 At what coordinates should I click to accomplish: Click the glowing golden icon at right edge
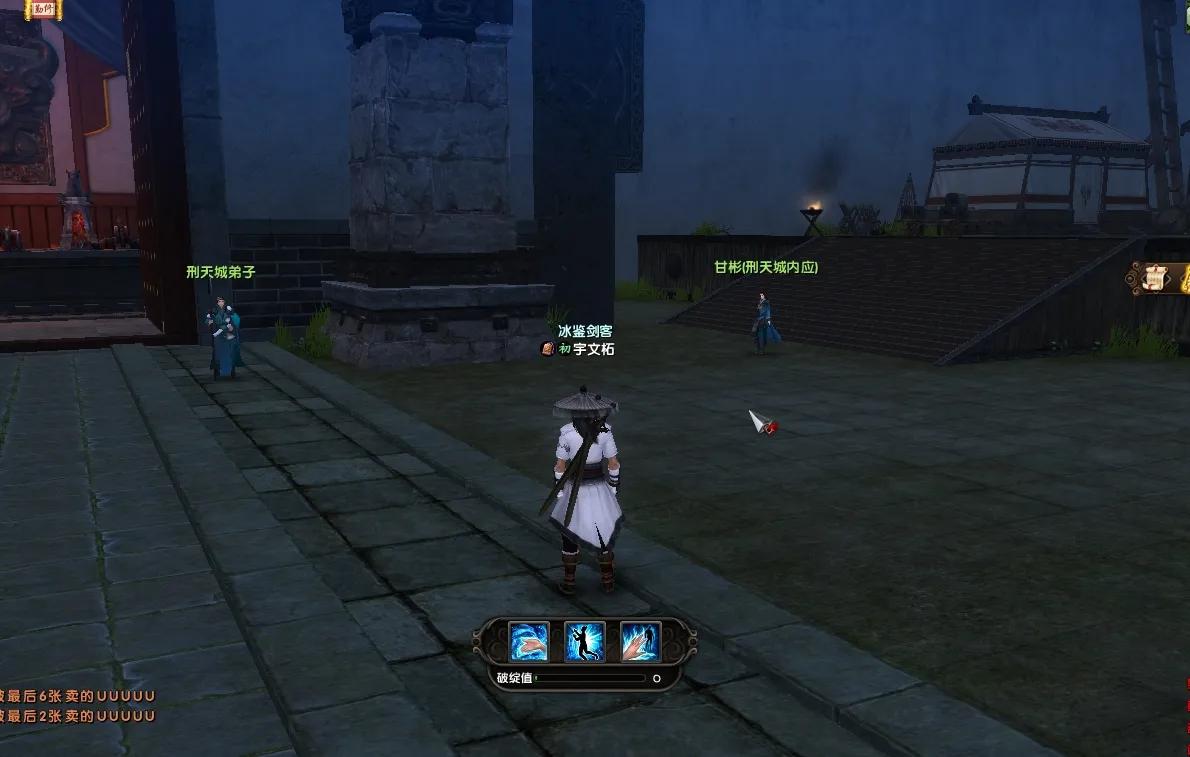[1182, 278]
